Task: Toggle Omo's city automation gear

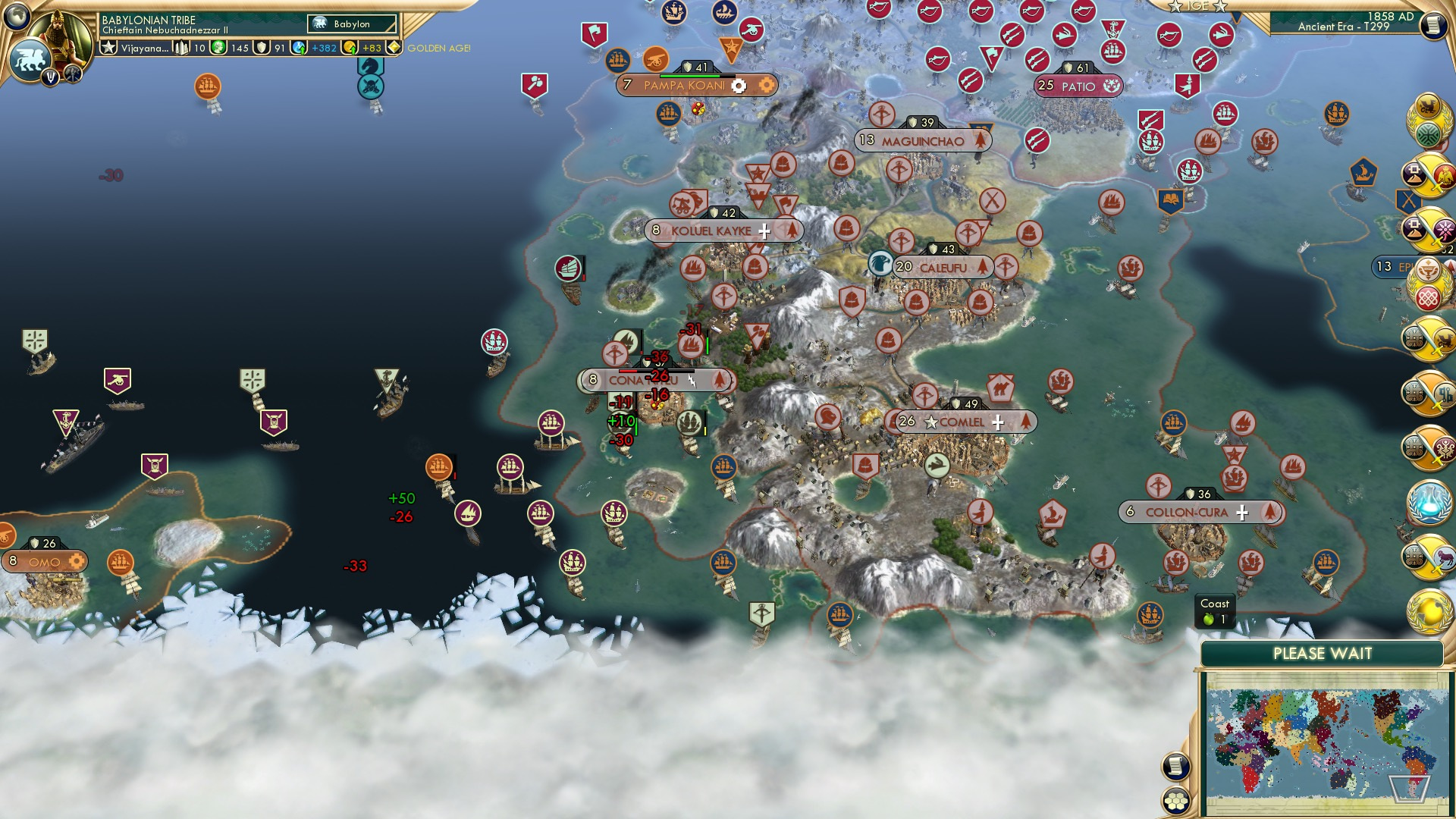Action: coord(77,562)
